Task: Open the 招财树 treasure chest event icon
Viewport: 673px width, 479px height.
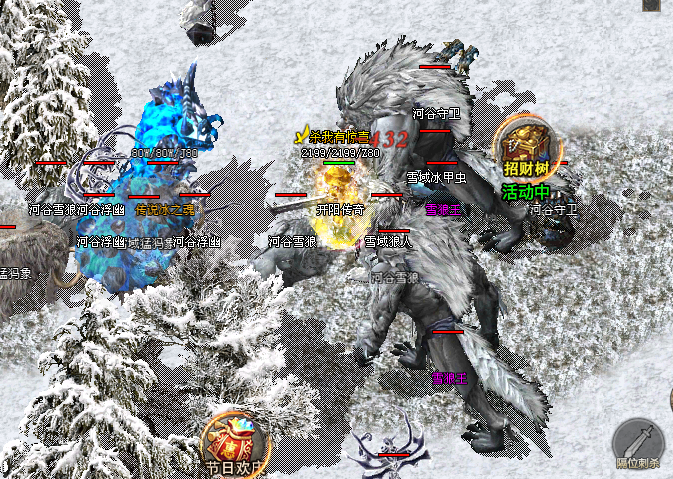Action: pos(527,147)
